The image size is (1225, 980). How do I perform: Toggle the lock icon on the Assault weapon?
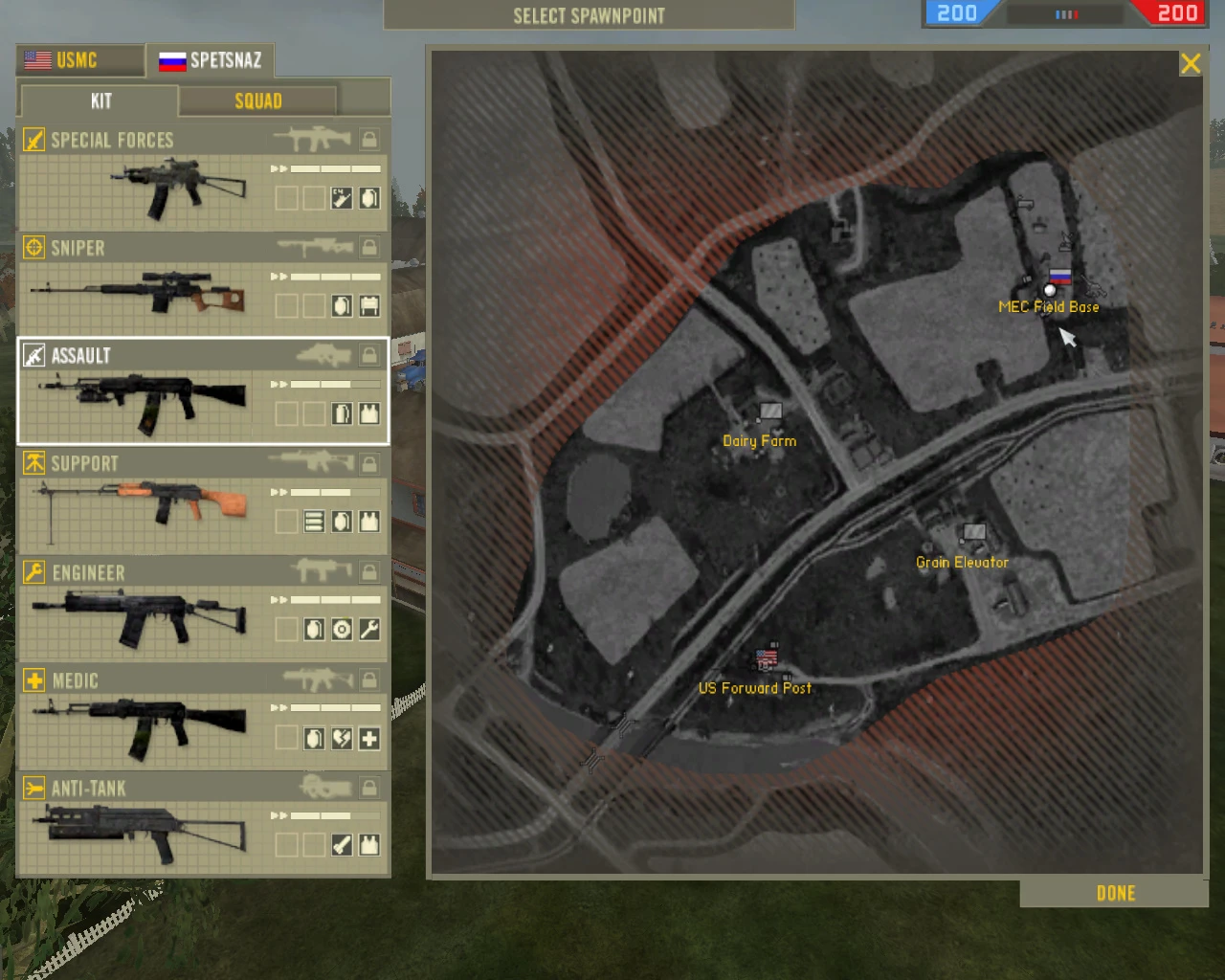pos(368,355)
